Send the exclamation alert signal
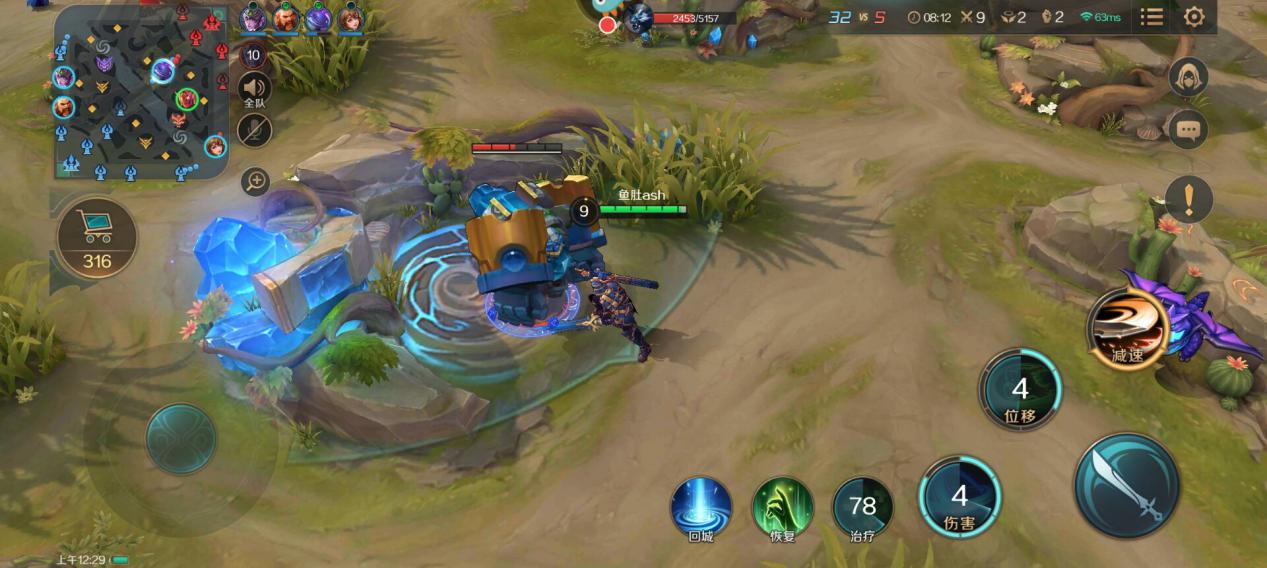Screen dimensions: 1267x568 pos(1189,199)
